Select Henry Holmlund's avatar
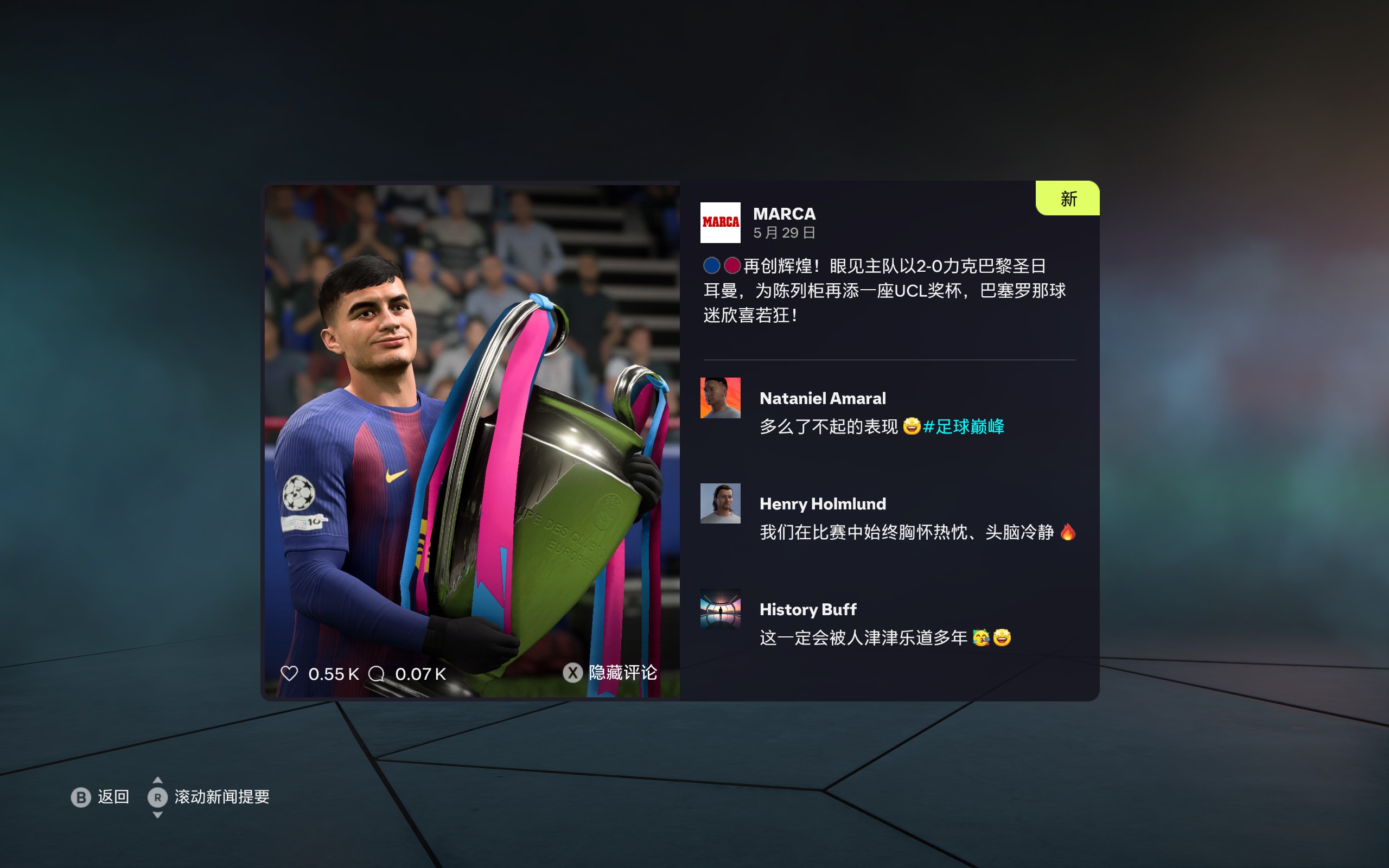Viewport: 1389px width, 868px height. (720, 503)
